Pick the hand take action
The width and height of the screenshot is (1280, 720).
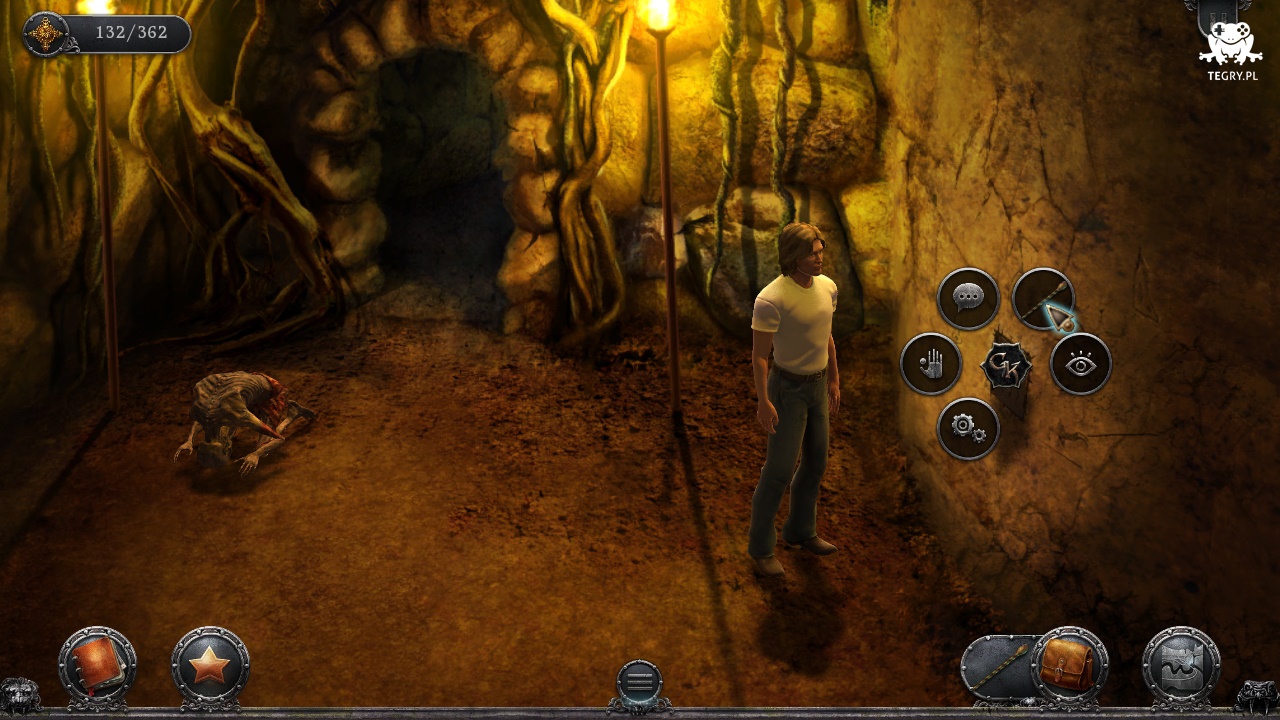tap(930, 364)
